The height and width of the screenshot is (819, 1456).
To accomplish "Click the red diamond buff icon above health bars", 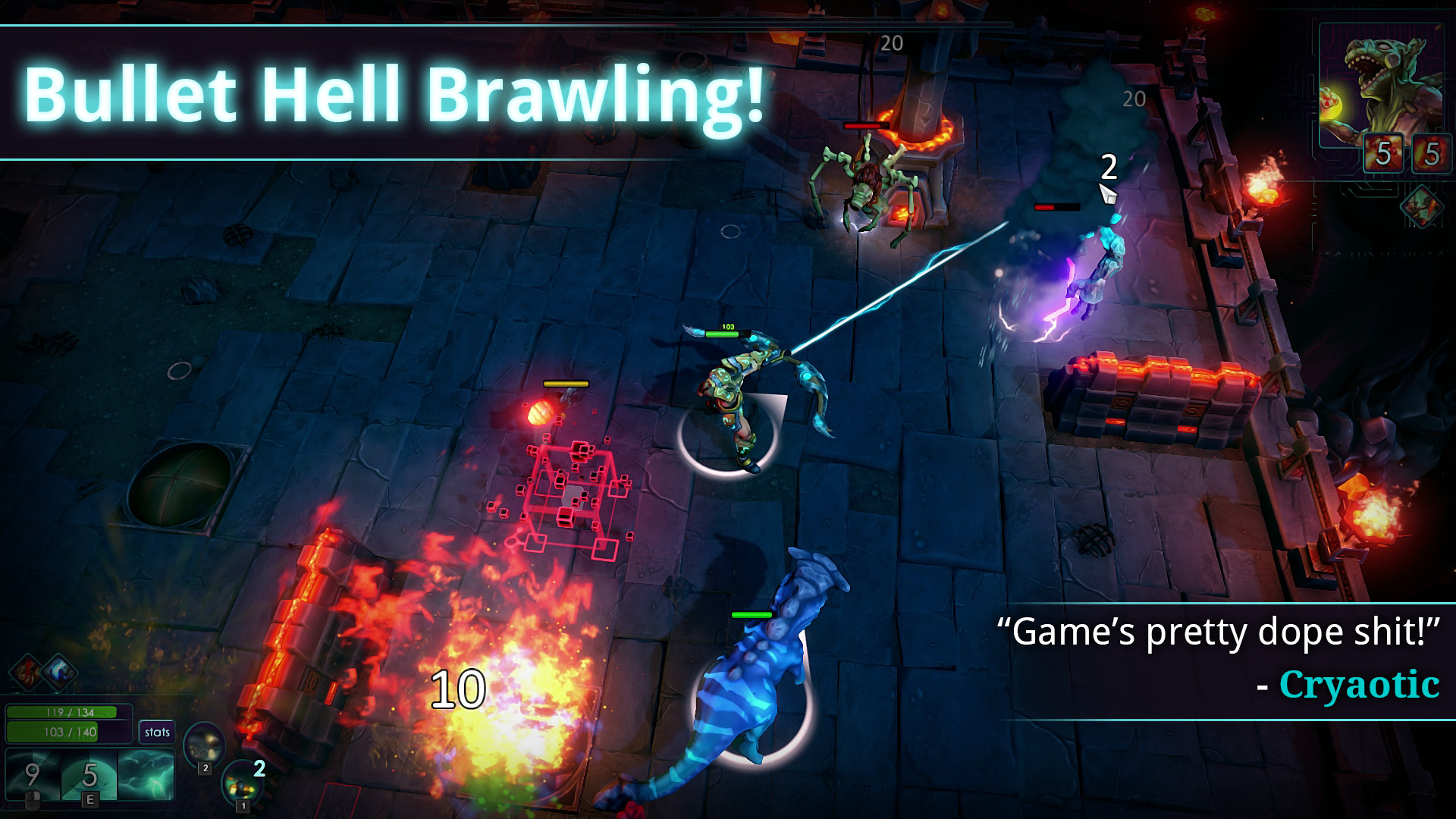I will [25, 673].
